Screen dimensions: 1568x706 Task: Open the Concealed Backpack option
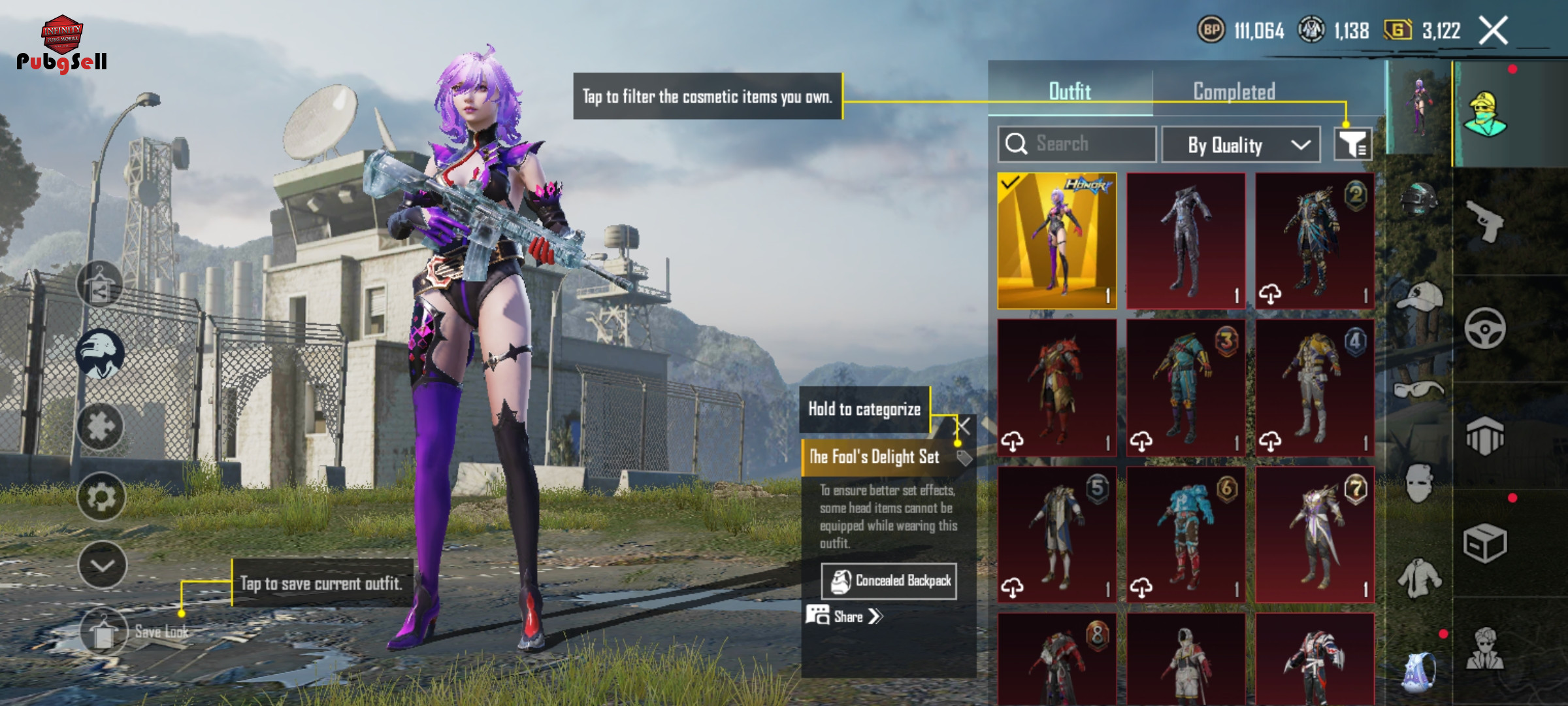tap(889, 581)
